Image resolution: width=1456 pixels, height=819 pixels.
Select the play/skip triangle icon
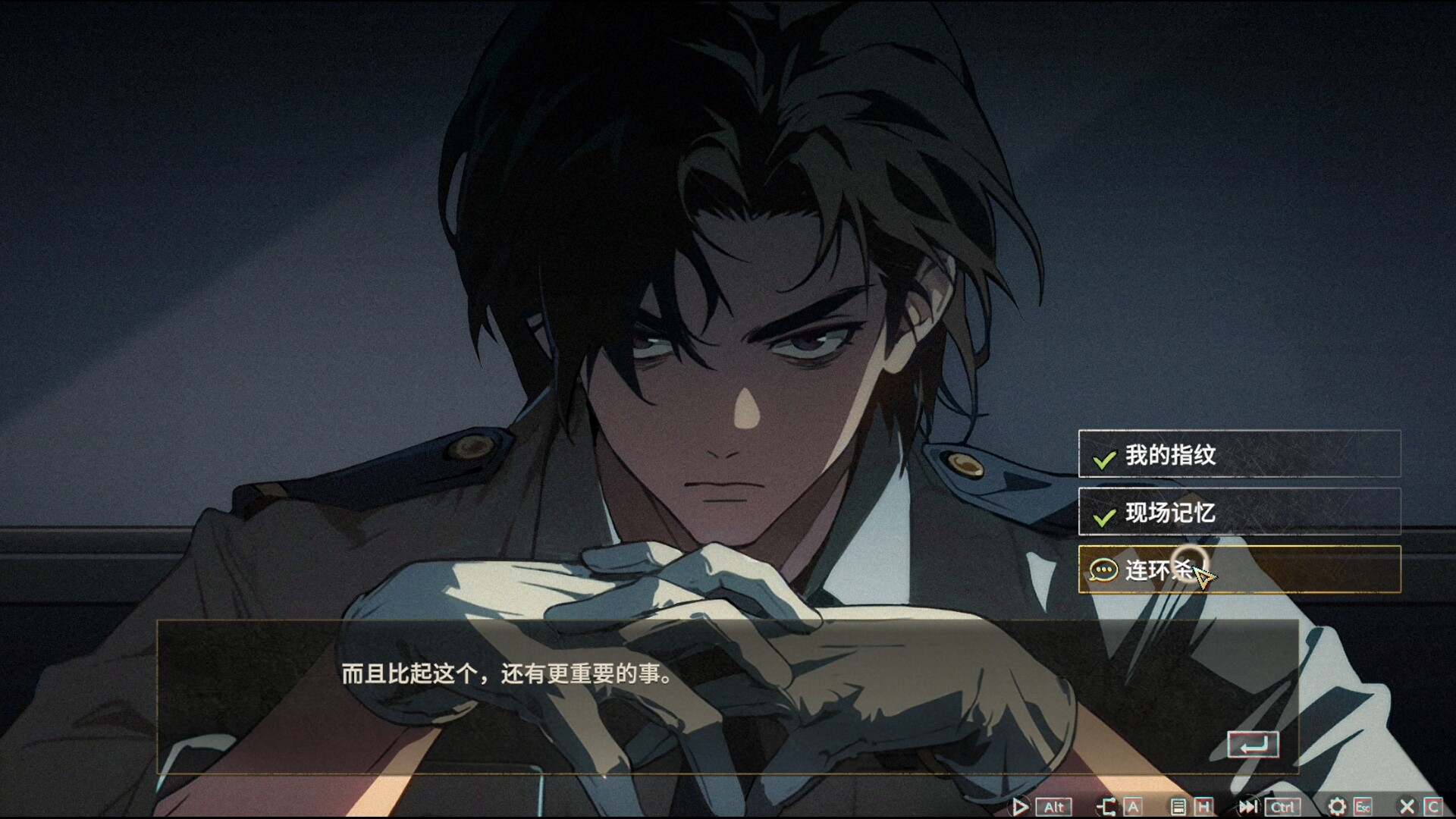click(1021, 806)
